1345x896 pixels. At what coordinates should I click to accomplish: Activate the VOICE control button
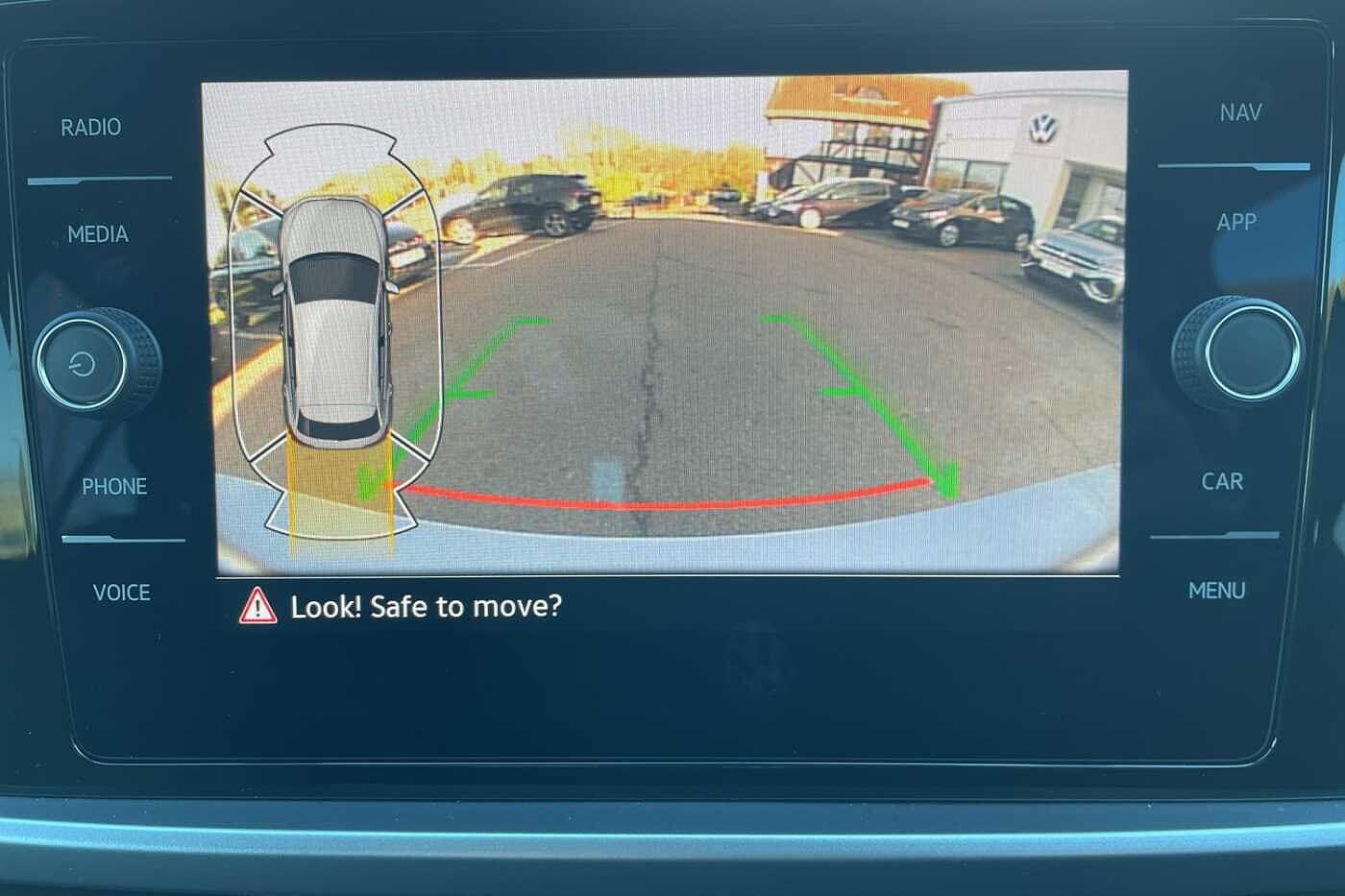(x=121, y=593)
